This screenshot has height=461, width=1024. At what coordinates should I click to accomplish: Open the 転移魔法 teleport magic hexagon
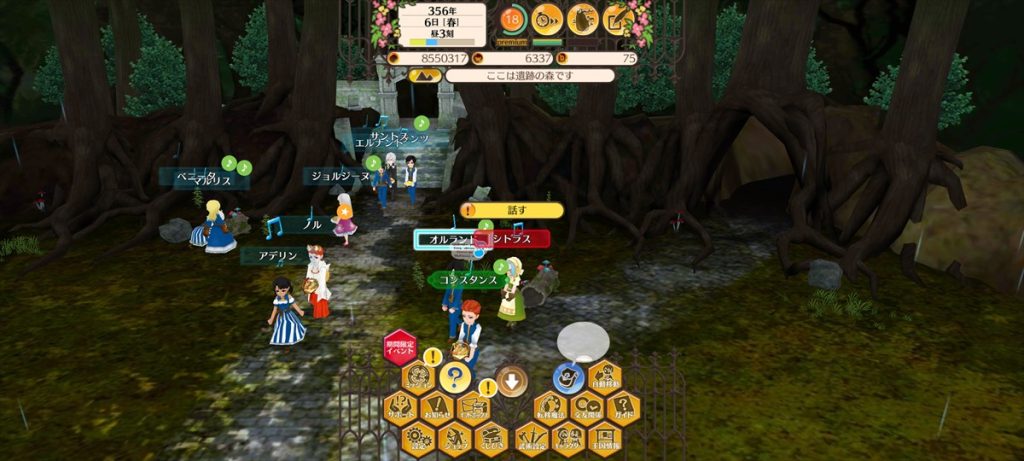[x=549, y=408]
